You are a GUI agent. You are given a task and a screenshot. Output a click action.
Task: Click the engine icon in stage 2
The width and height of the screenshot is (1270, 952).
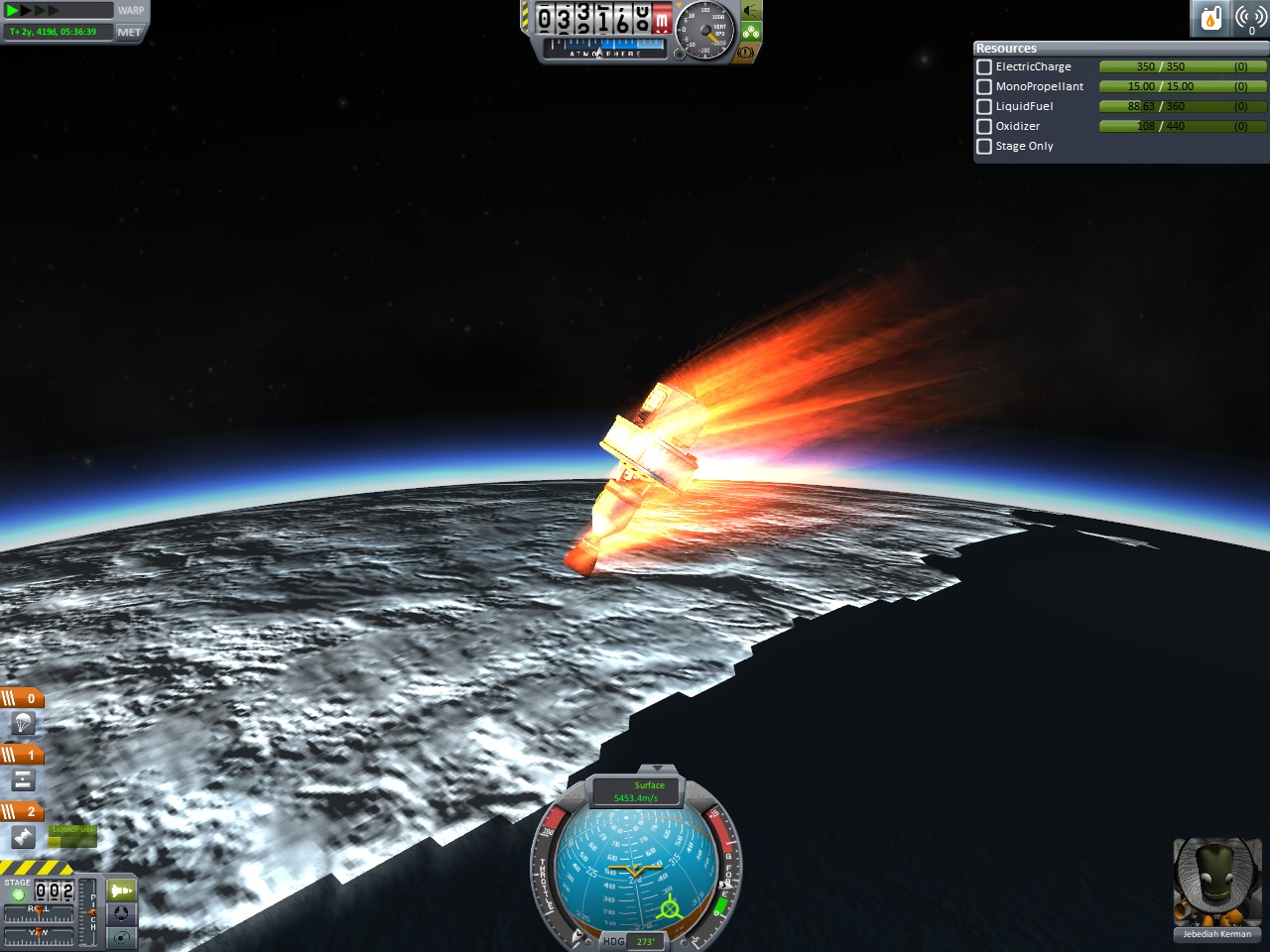pyautogui.click(x=23, y=837)
